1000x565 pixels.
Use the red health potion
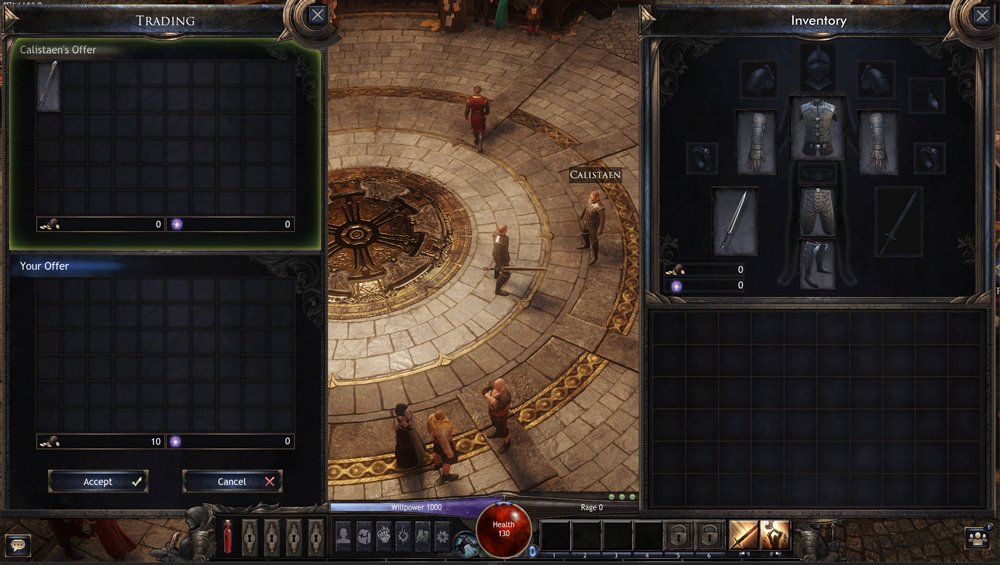click(227, 537)
